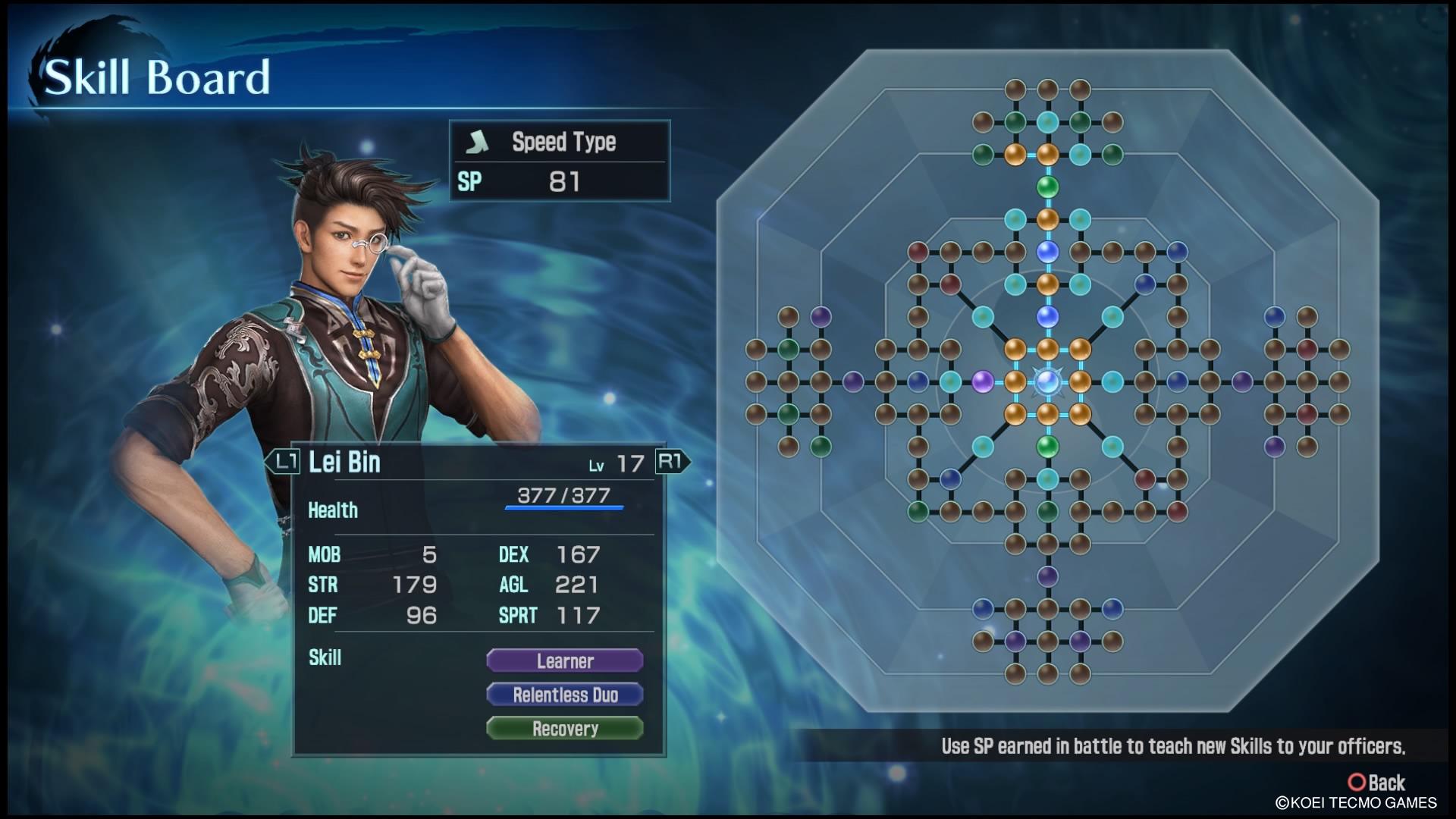Select the glowing center node of the skill board
This screenshot has height=819, width=1456.
tap(1047, 381)
